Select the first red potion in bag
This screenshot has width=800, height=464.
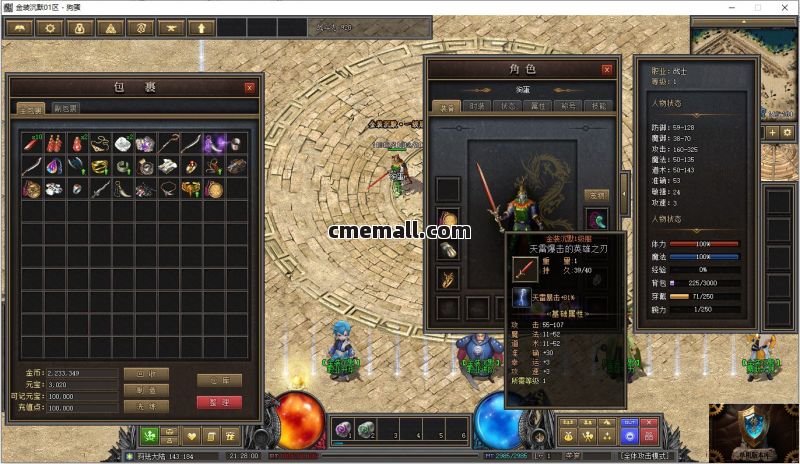(x=53, y=145)
